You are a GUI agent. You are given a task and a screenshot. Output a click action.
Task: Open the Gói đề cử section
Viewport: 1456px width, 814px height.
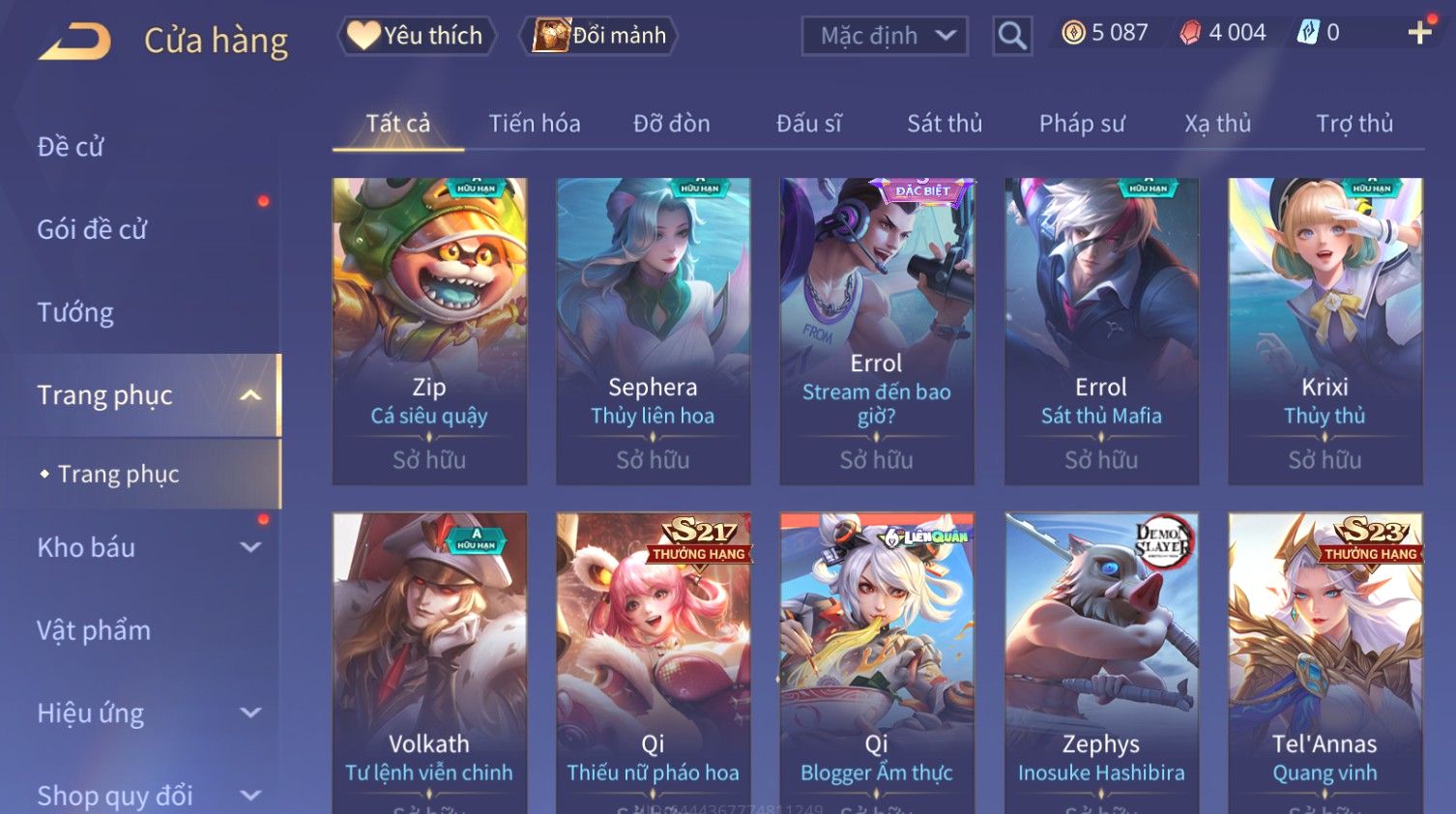coord(92,230)
